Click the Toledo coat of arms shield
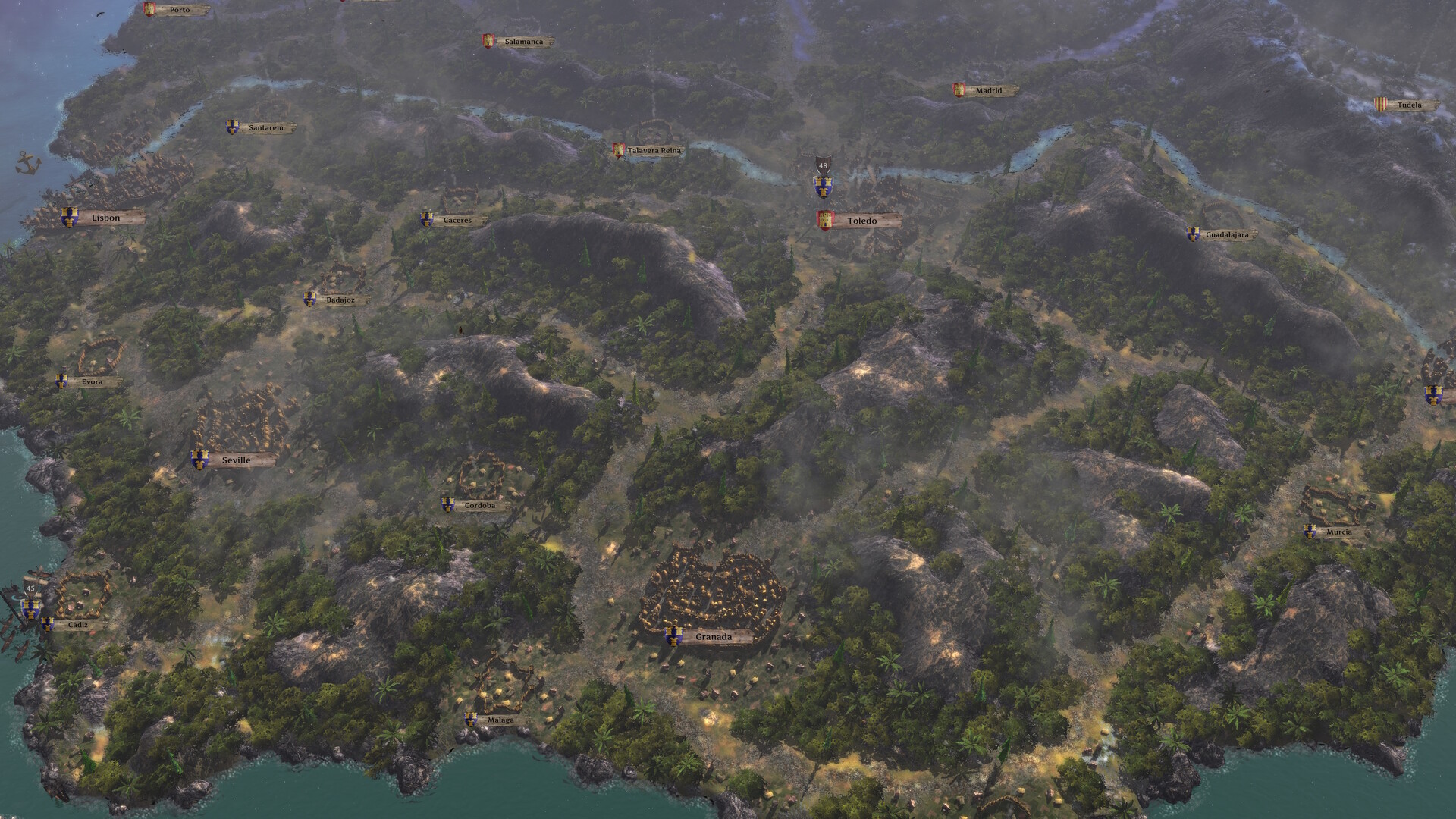This screenshot has width=1456, height=819. click(x=827, y=220)
